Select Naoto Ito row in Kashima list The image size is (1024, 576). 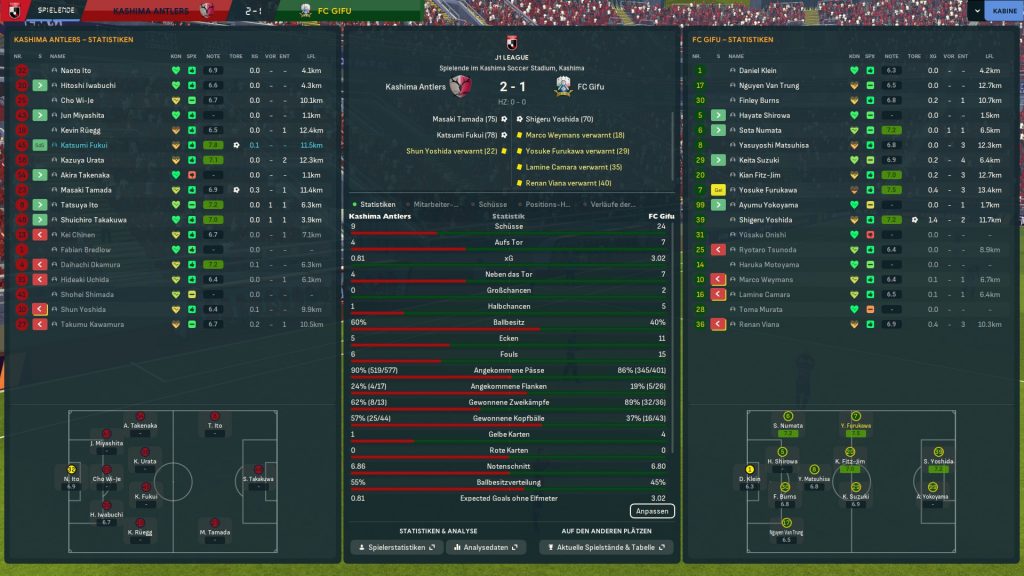pyautogui.click(x=76, y=71)
